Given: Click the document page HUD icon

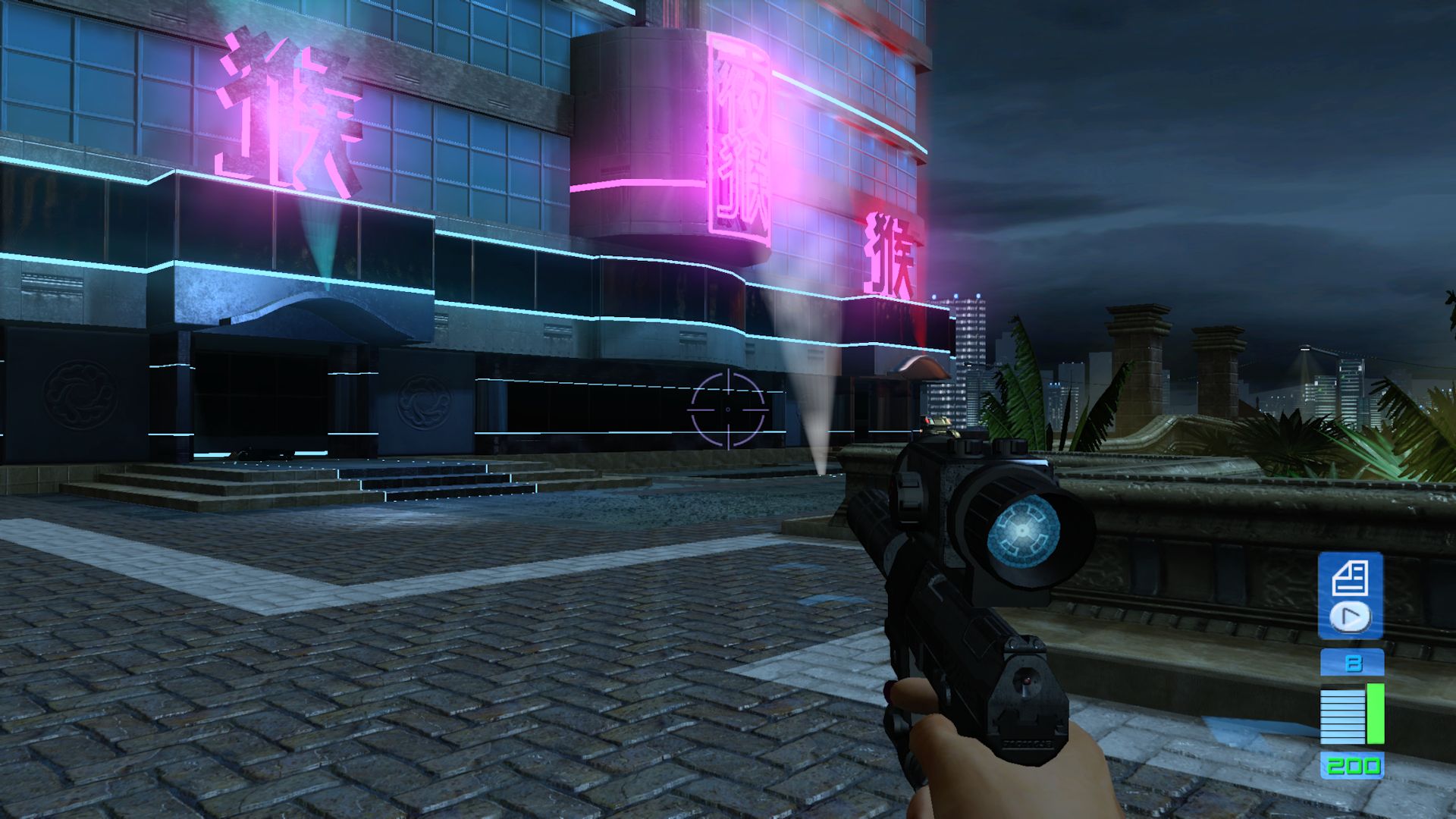Looking at the screenshot, I should click(x=1350, y=579).
